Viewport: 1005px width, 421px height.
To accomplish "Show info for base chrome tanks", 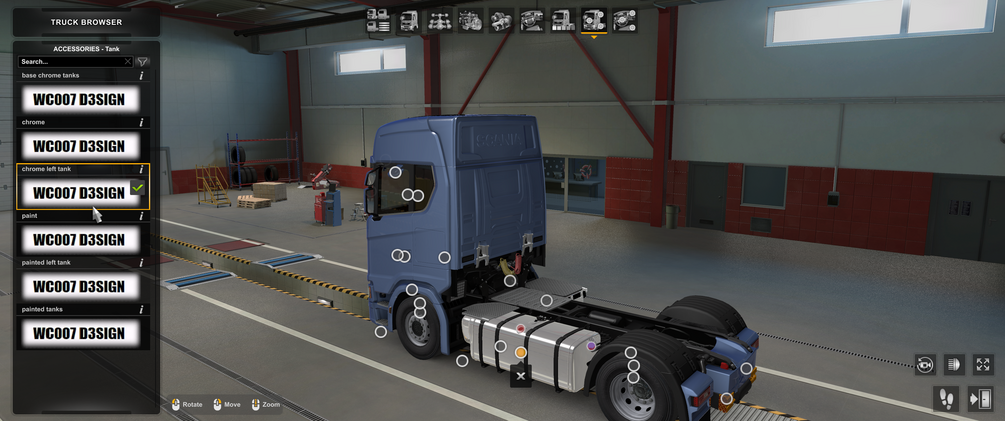I will [x=141, y=76].
